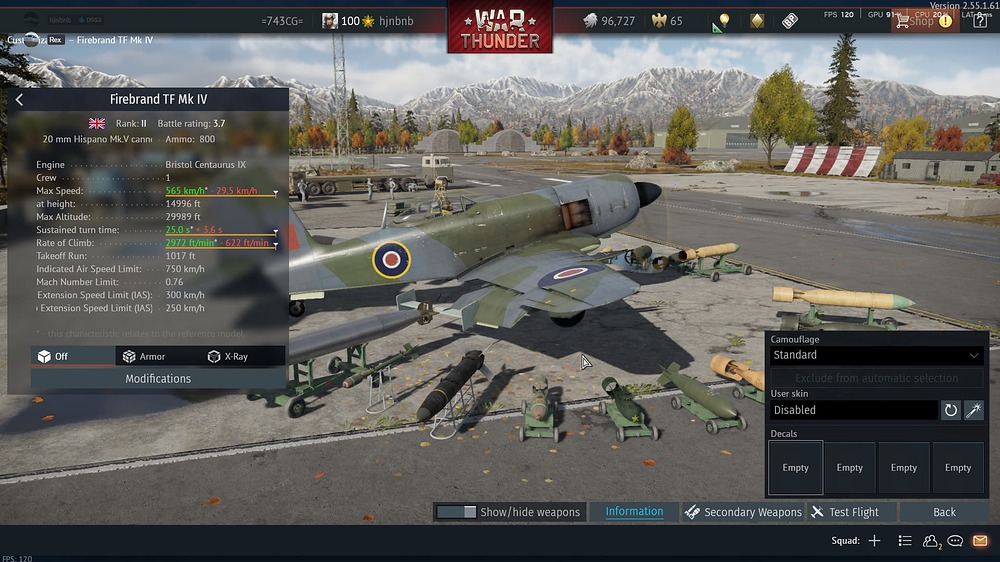The height and width of the screenshot is (562, 1000).
Task: Select the Off view mode
Action: point(55,356)
